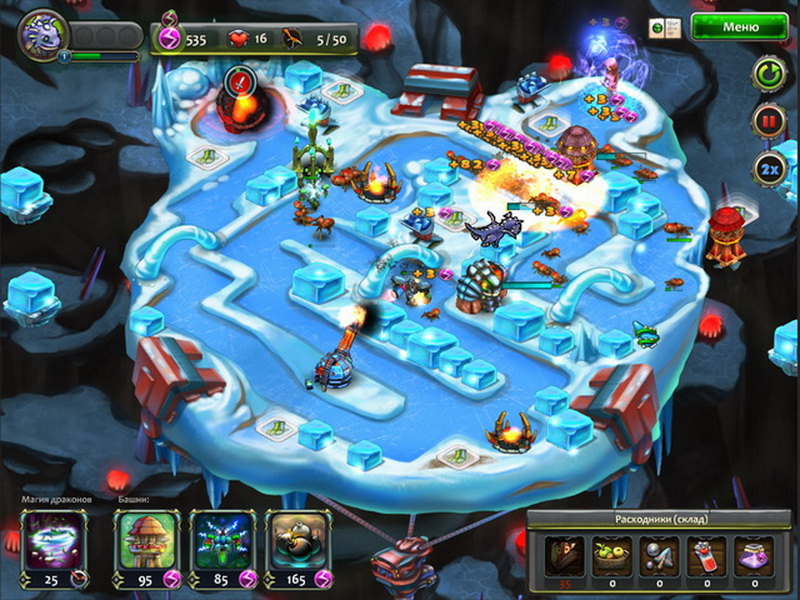Viewport: 800px width, 600px height.
Task: Pick the bomb cannon tower costing 165
Action: pos(299,541)
